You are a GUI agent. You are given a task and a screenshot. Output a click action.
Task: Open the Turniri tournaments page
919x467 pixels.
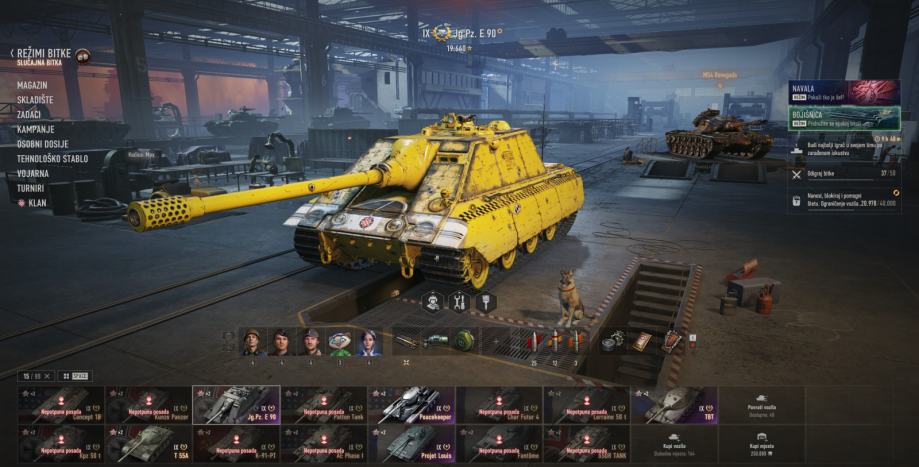(30, 187)
